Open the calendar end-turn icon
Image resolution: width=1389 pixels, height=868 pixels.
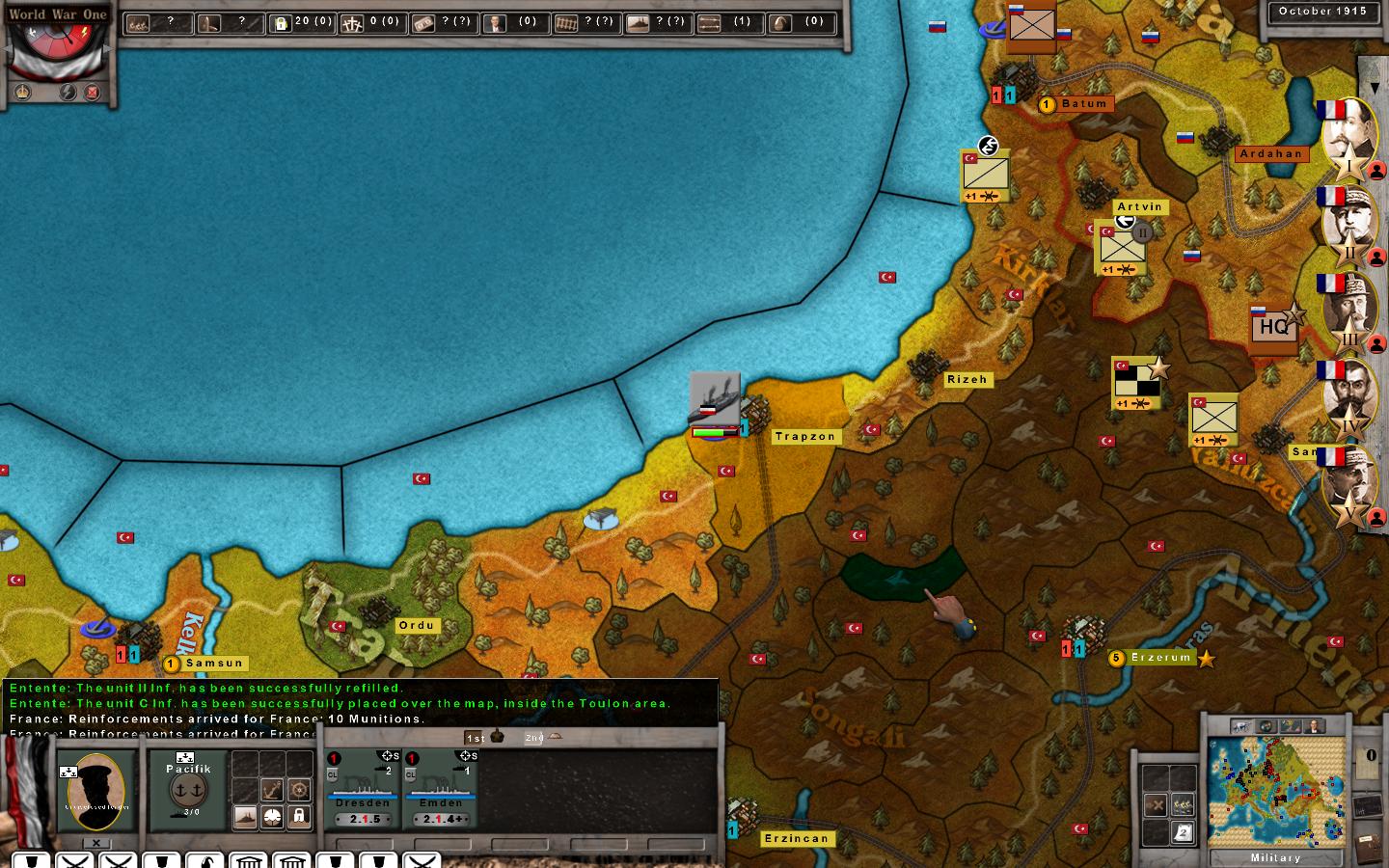pyautogui.click(x=1185, y=833)
